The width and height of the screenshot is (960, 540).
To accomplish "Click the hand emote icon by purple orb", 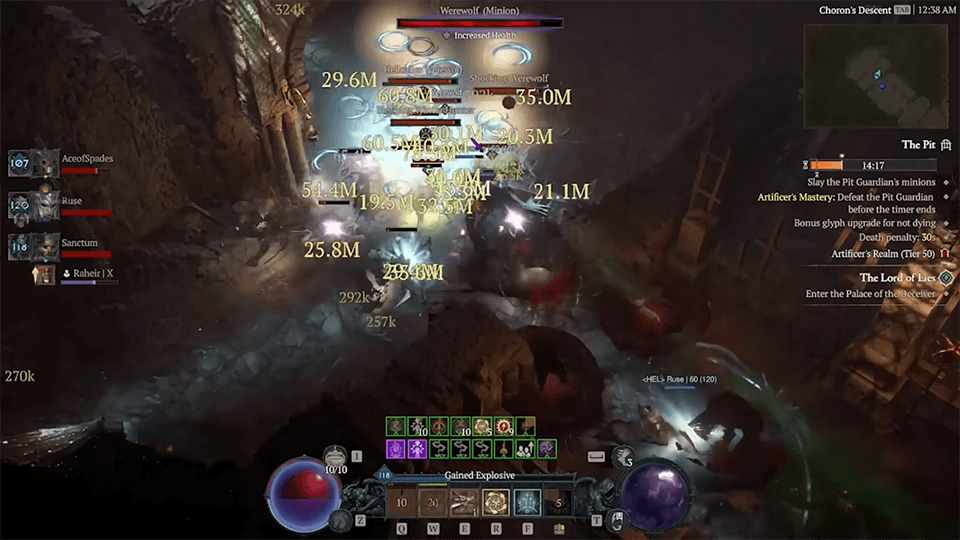I will pyautogui.click(x=618, y=520).
